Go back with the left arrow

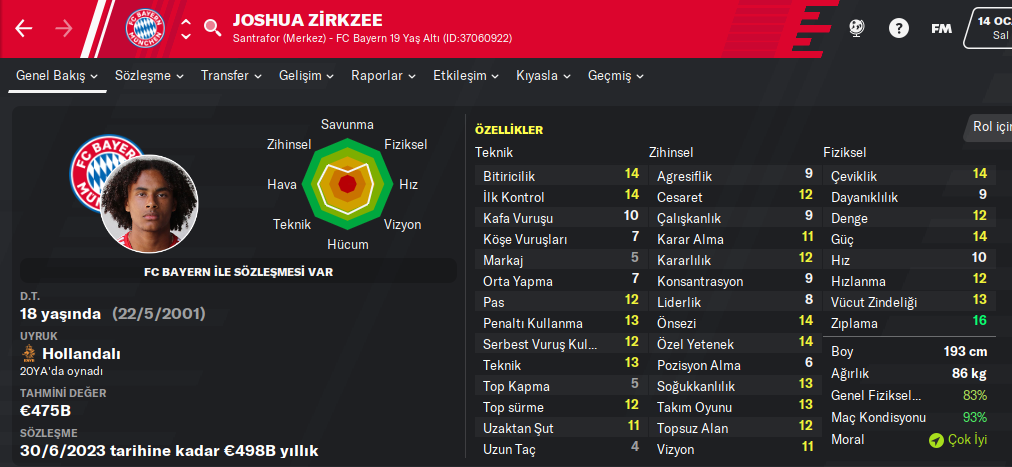tap(24, 28)
